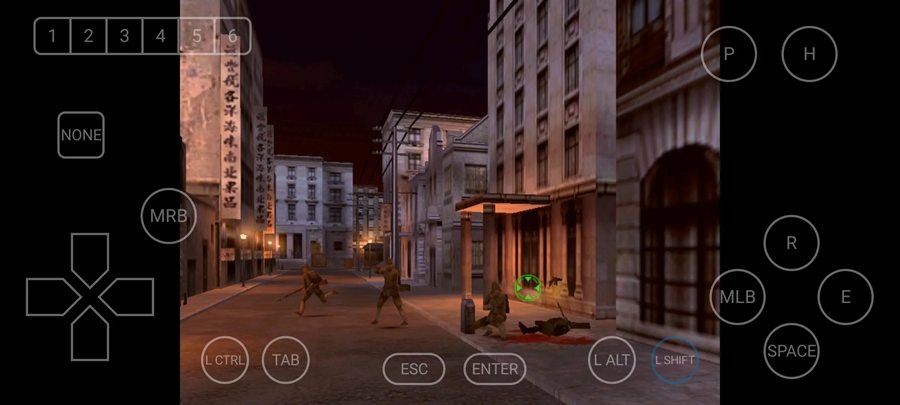
Task: Tap the SPACE circle button
Action: point(792,351)
